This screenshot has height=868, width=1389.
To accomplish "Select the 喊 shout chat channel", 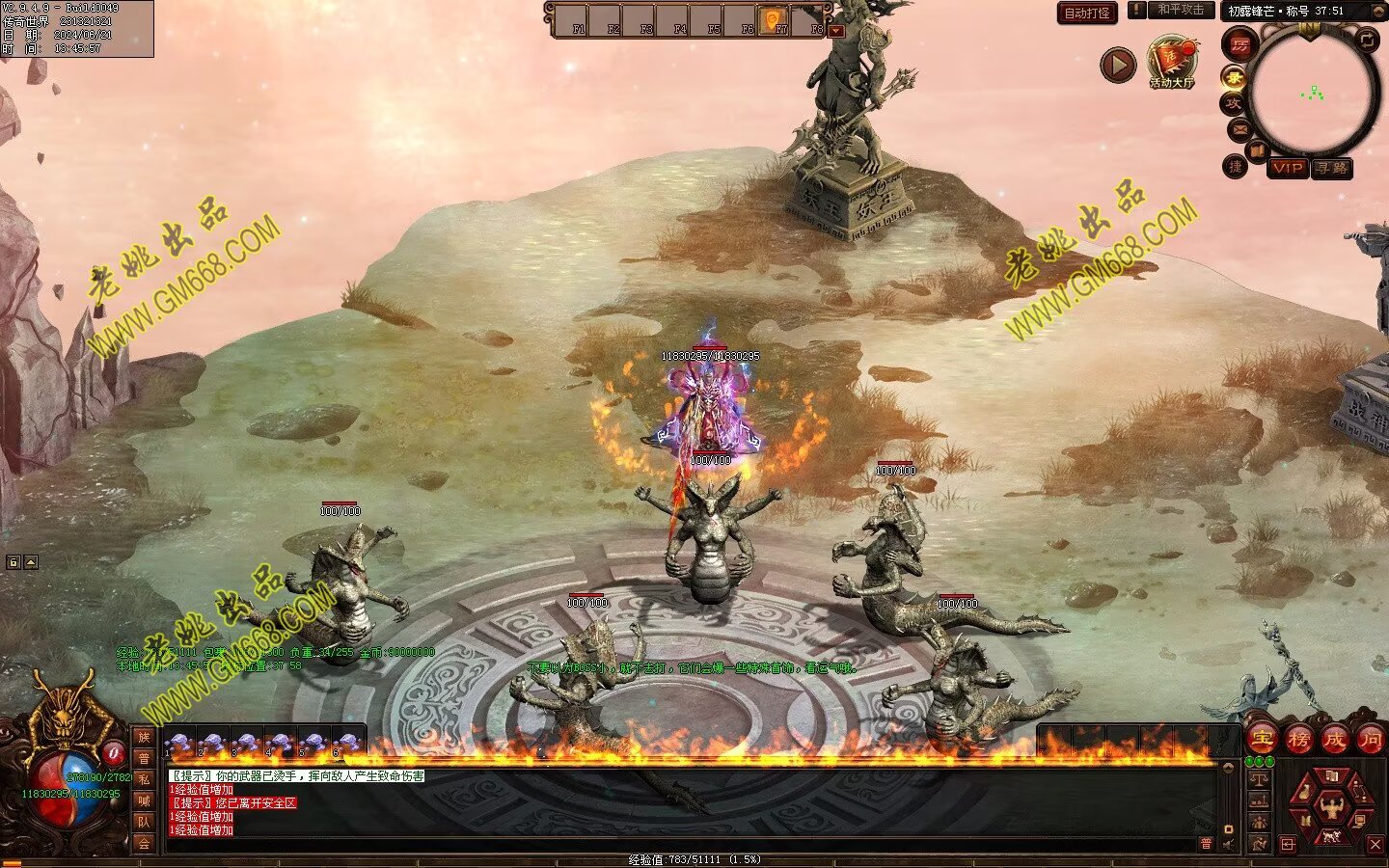I will (x=144, y=800).
